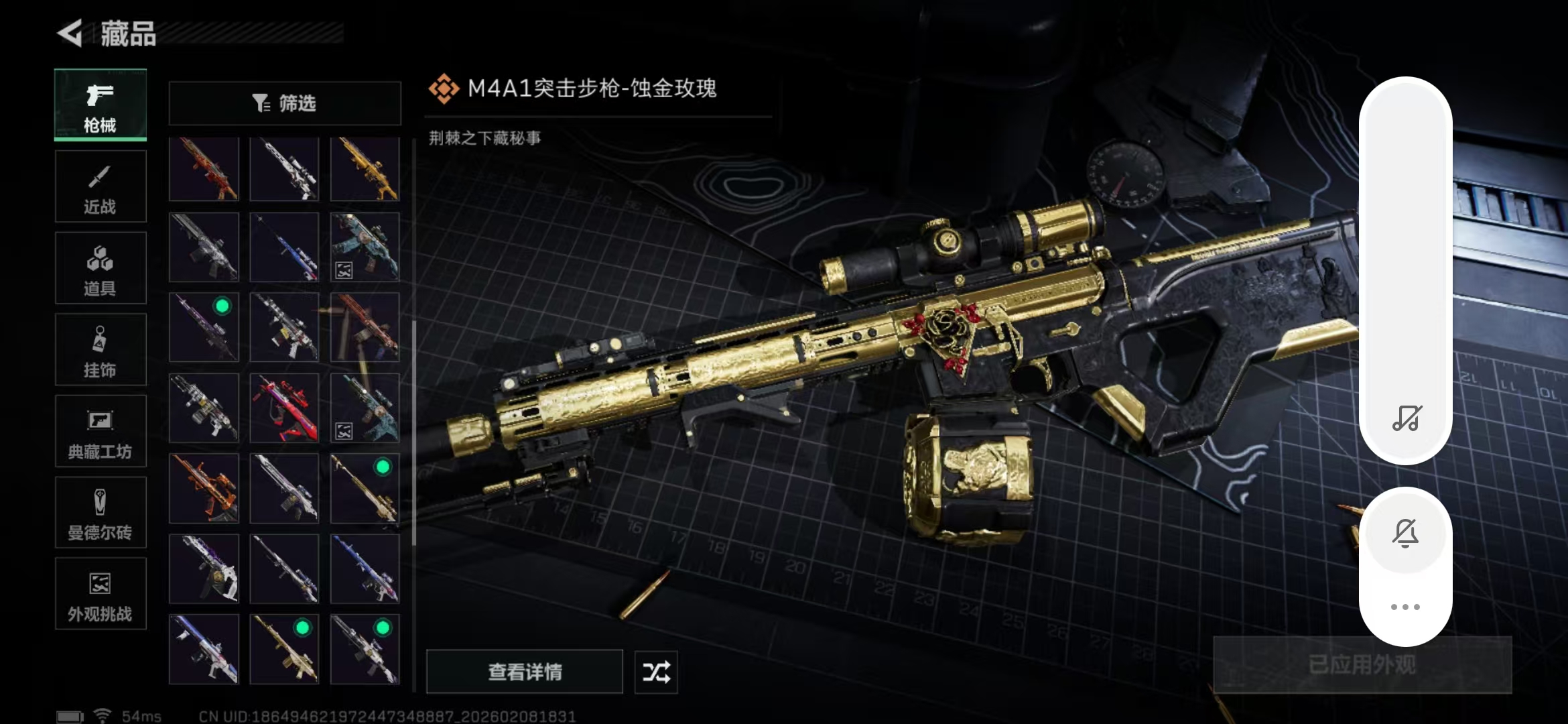Open the floating sidebar options menu
1568x724 pixels.
coord(1405,605)
